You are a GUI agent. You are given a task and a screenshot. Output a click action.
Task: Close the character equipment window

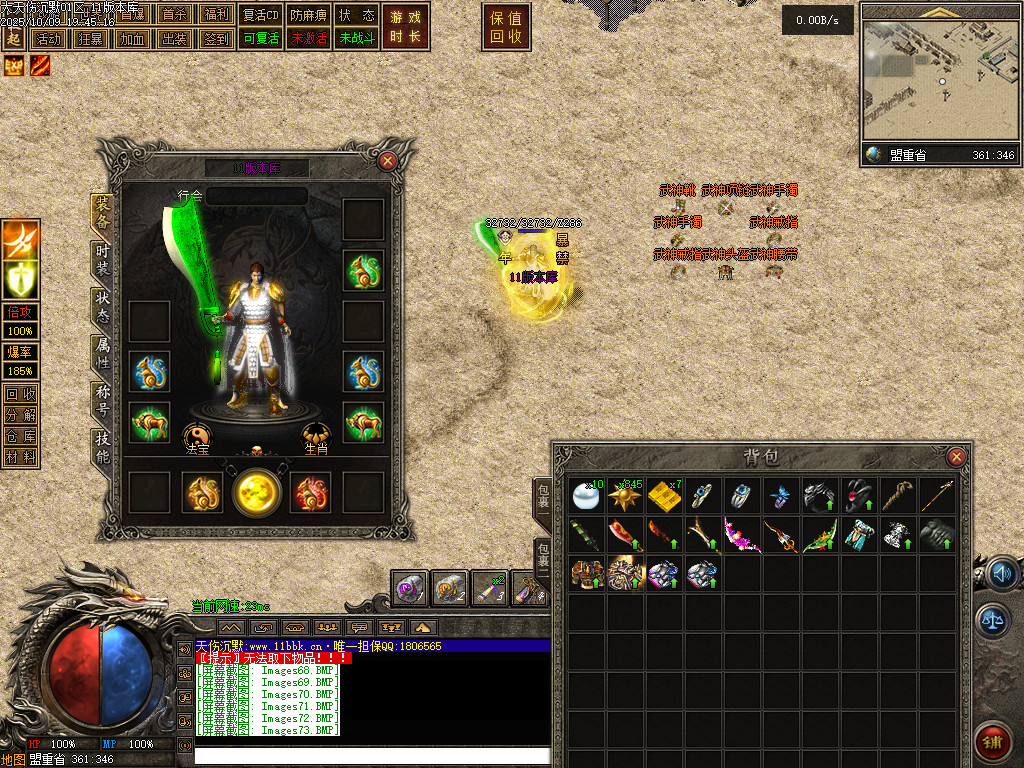(x=388, y=160)
